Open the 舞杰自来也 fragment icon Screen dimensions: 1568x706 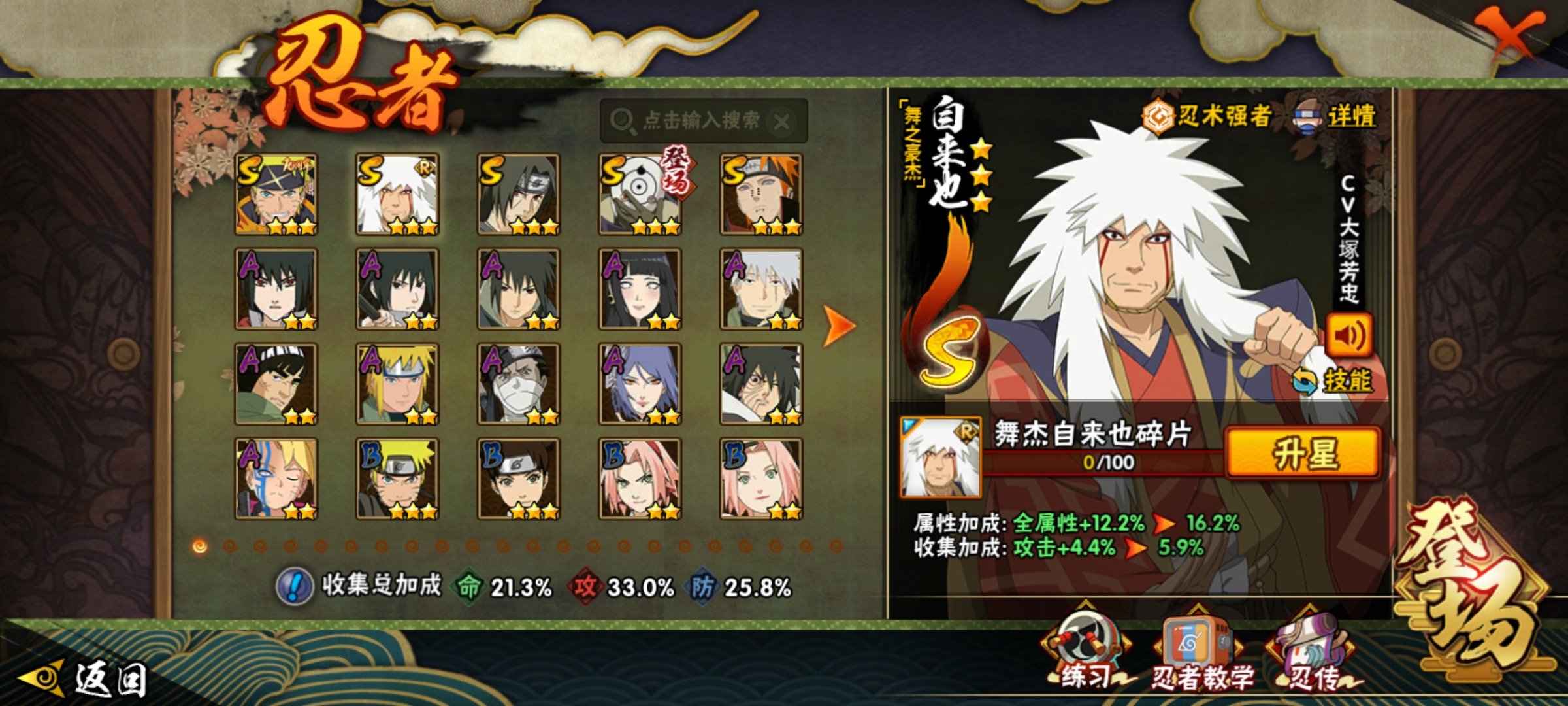click(940, 457)
